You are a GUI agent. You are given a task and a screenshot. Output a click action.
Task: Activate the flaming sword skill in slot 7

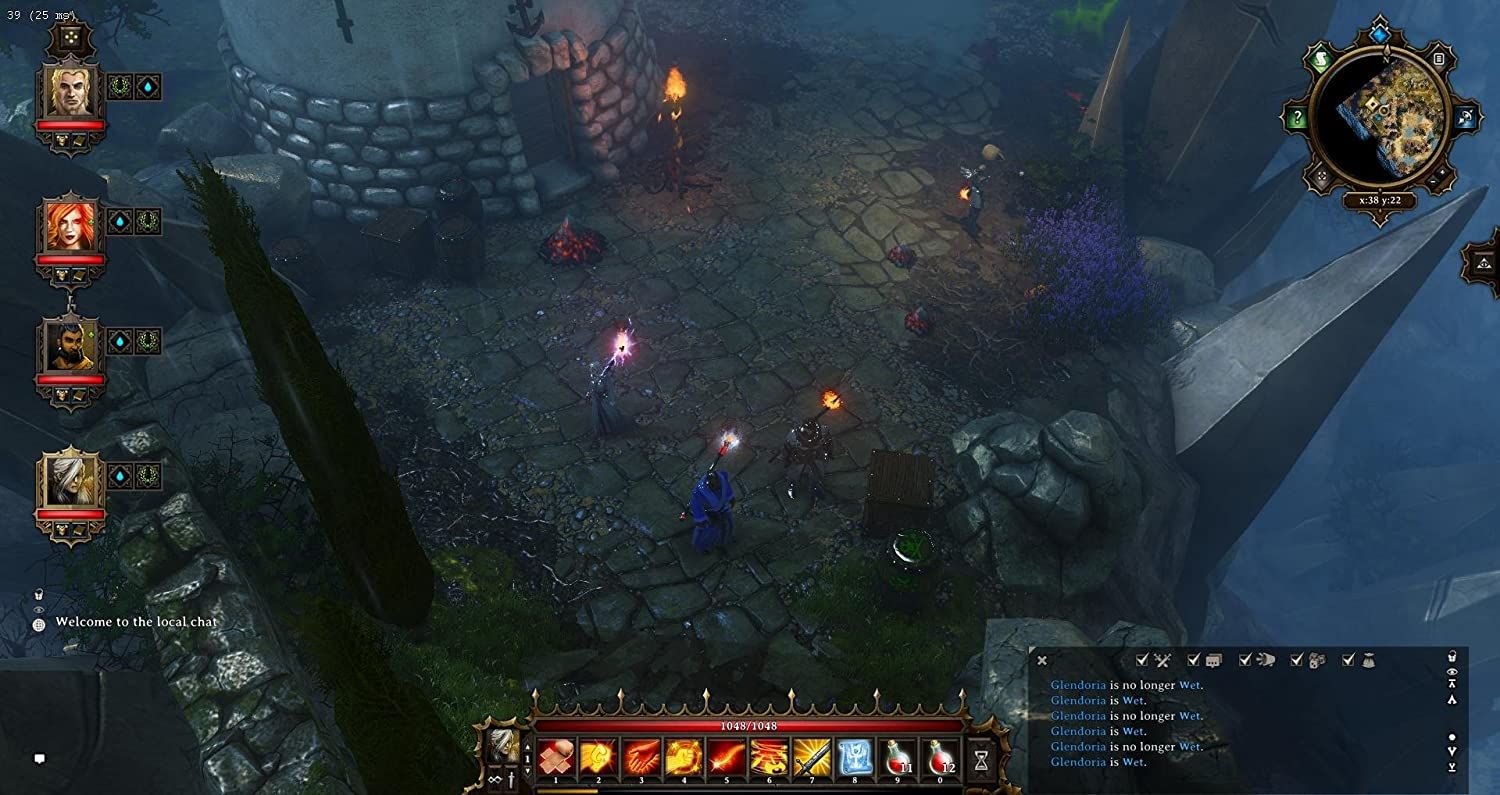[811, 758]
